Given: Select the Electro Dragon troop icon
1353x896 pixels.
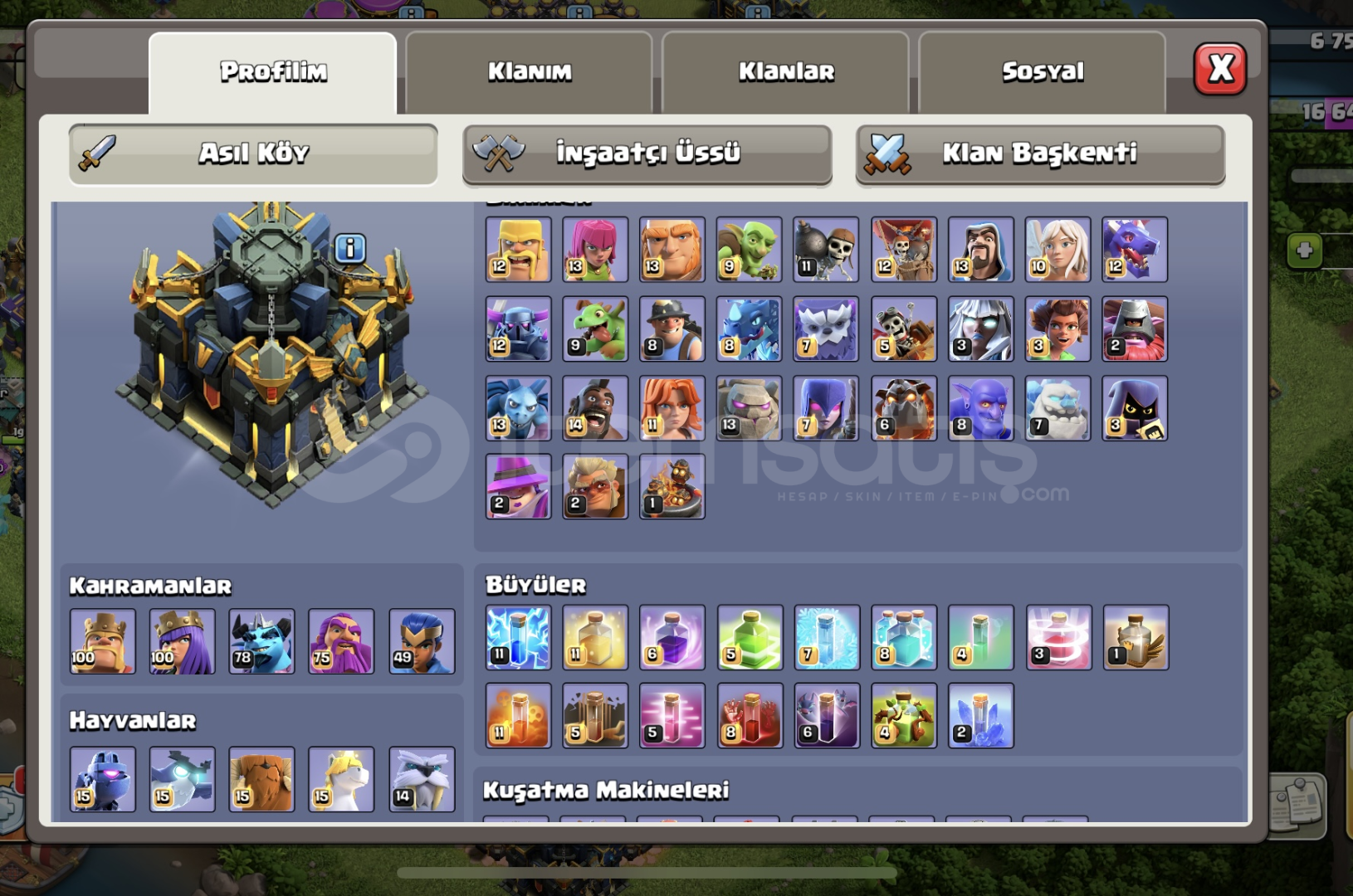Looking at the screenshot, I should click(748, 329).
